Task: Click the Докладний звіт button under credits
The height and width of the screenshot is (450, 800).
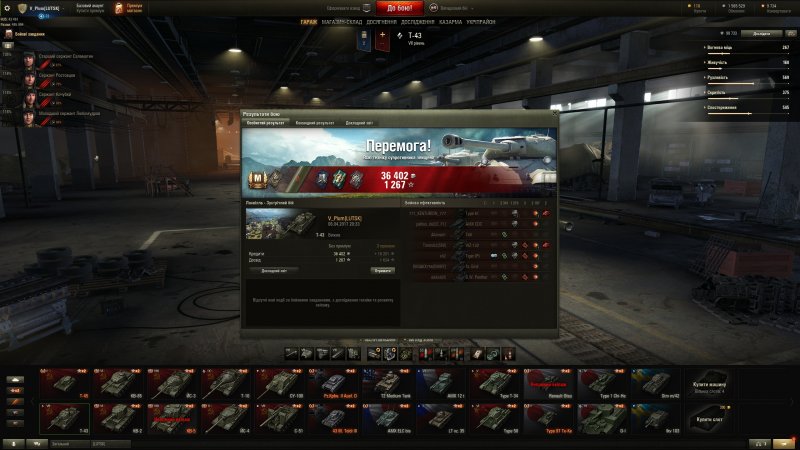Action: (x=272, y=270)
